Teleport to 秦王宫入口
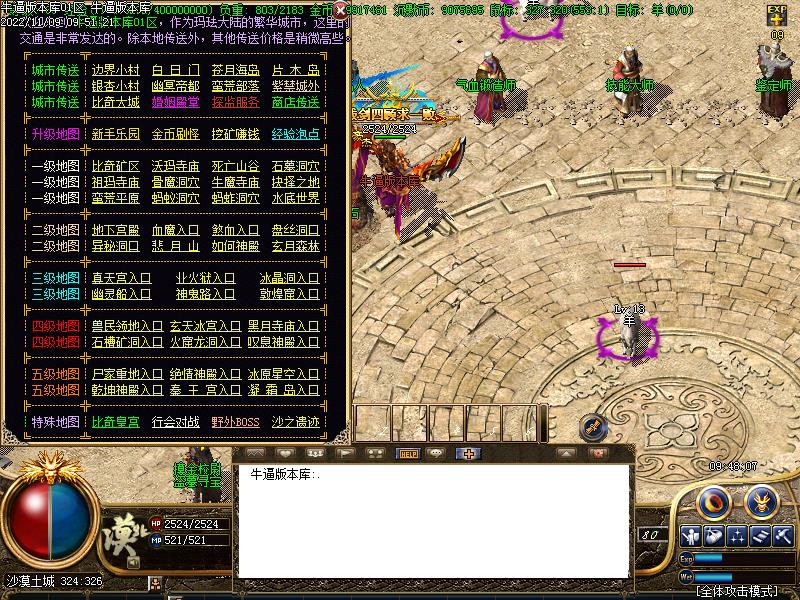The height and width of the screenshot is (600, 800). tap(205, 390)
